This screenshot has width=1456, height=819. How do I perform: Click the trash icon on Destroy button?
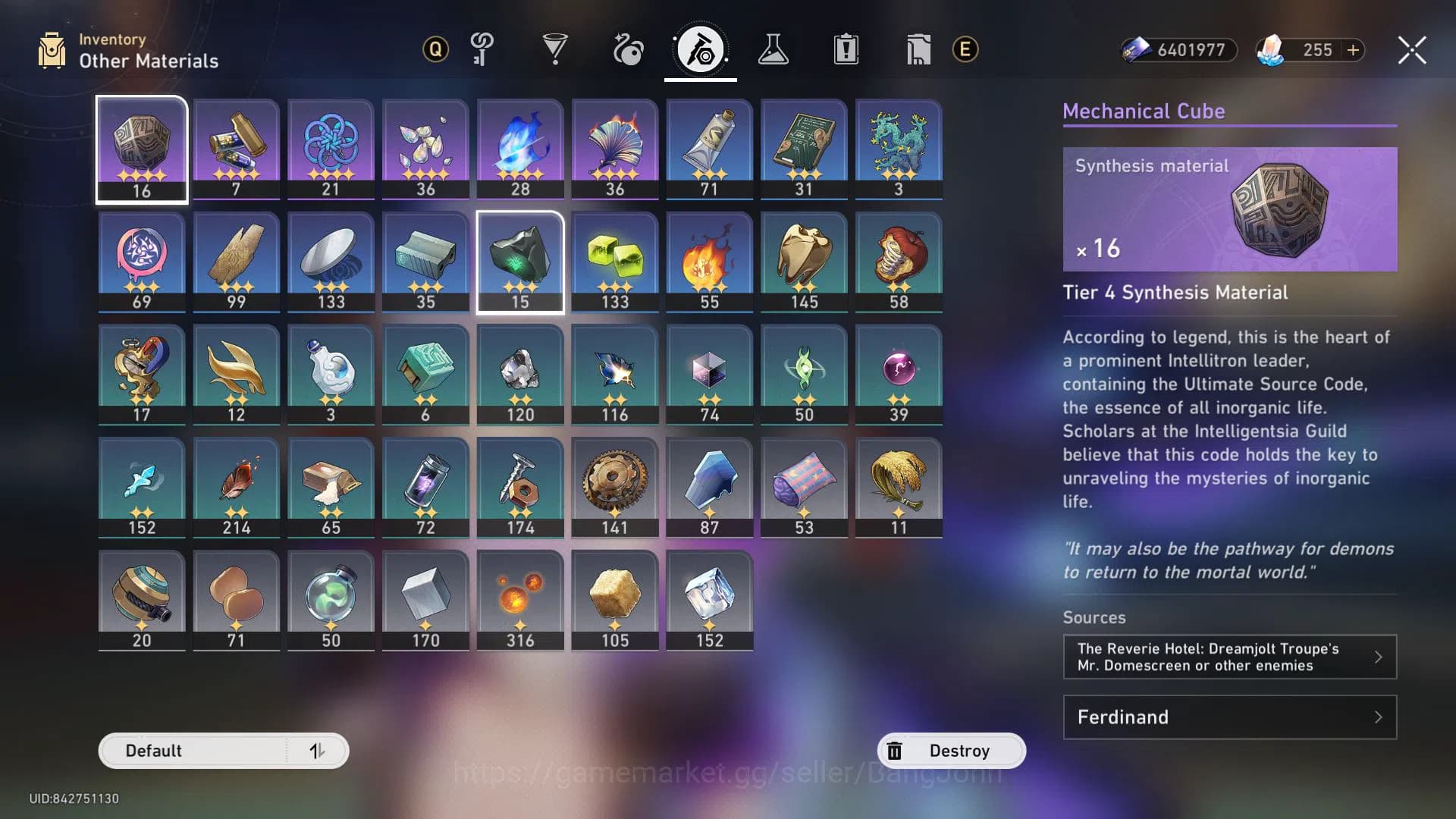tap(896, 750)
